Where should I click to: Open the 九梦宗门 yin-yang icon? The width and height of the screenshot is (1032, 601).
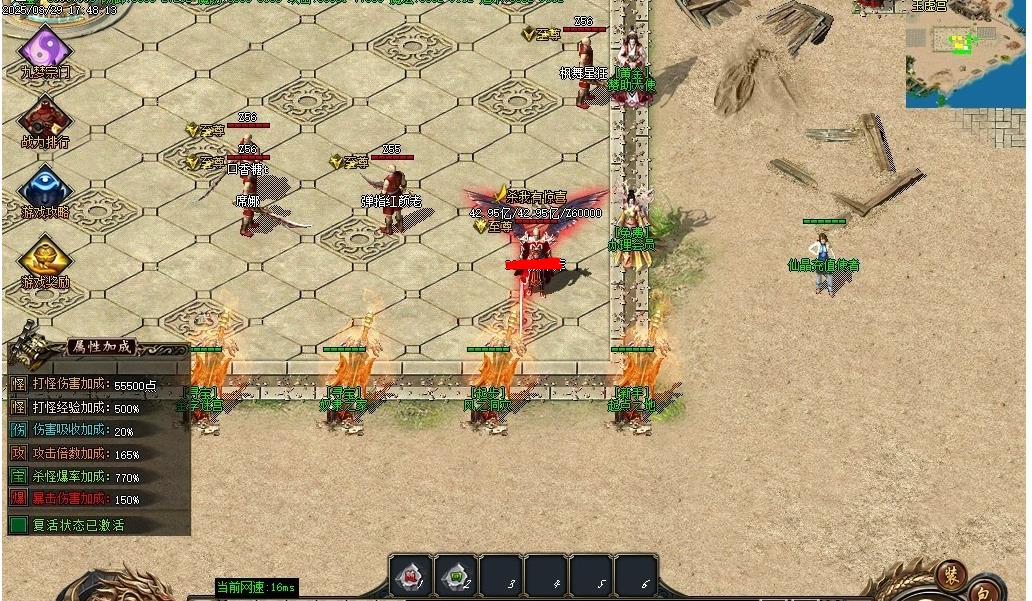coord(45,48)
